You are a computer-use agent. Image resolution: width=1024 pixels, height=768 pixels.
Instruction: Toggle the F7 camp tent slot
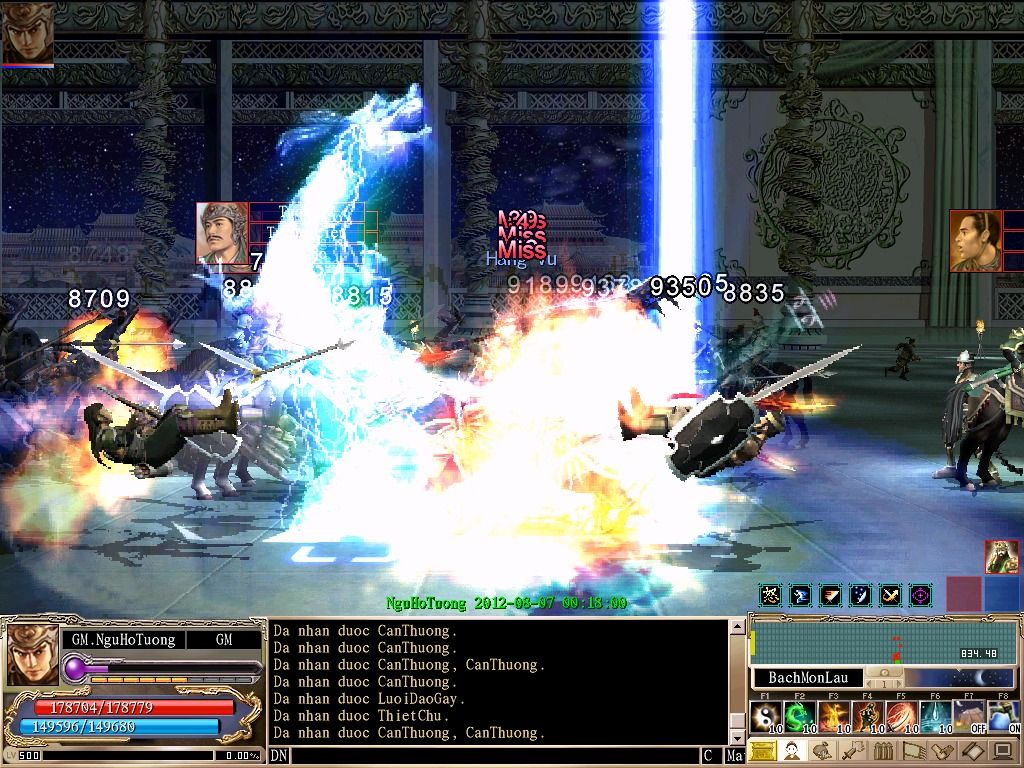(969, 716)
